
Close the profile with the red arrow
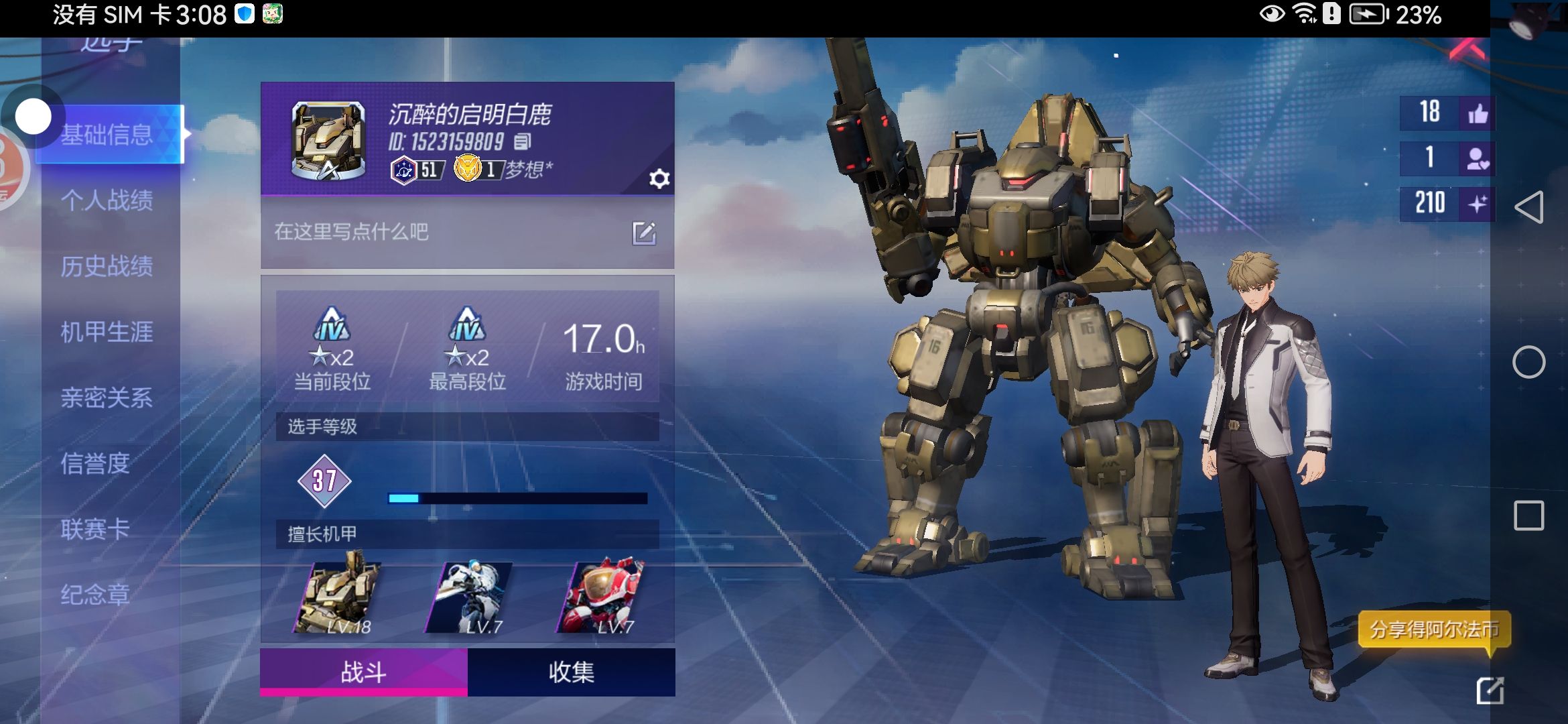(x=1467, y=50)
